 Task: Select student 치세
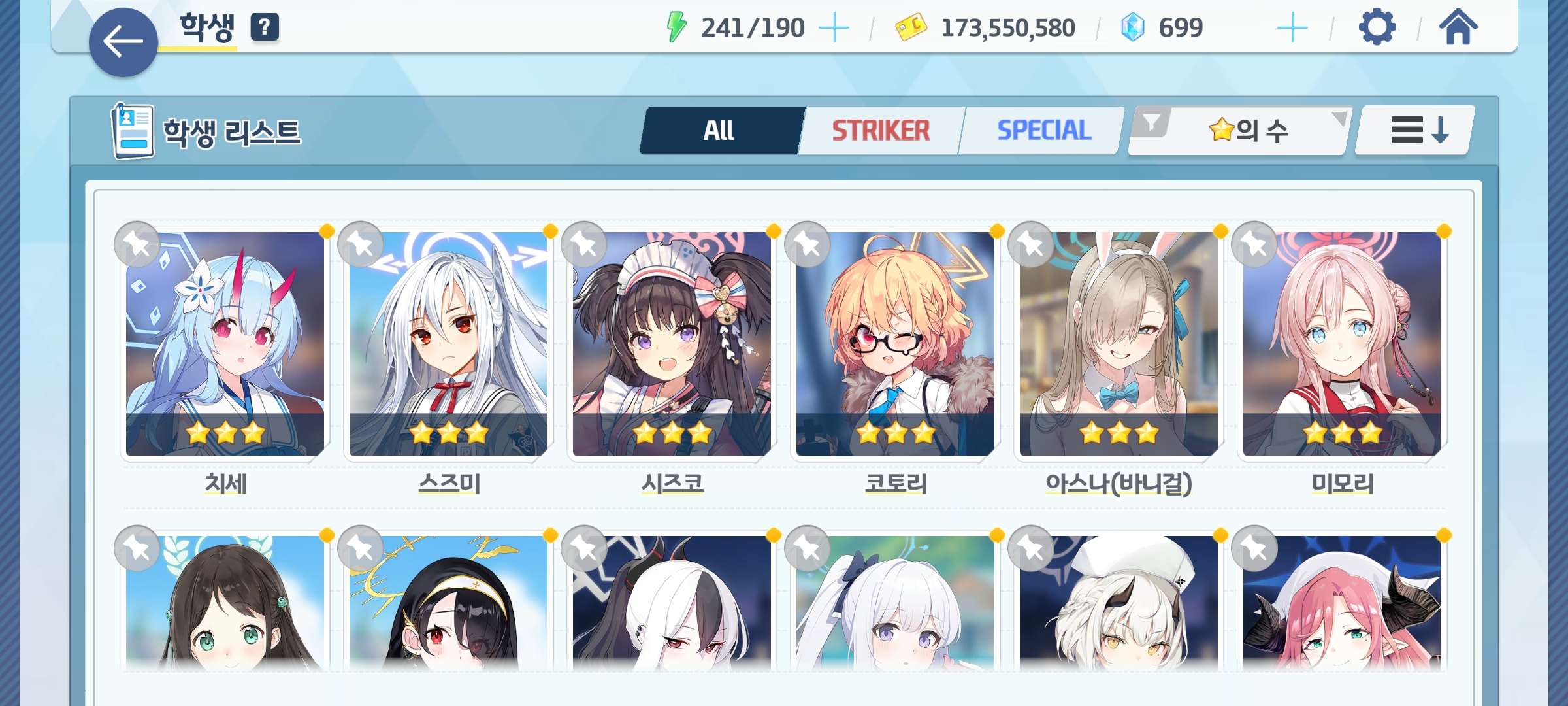(225, 343)
